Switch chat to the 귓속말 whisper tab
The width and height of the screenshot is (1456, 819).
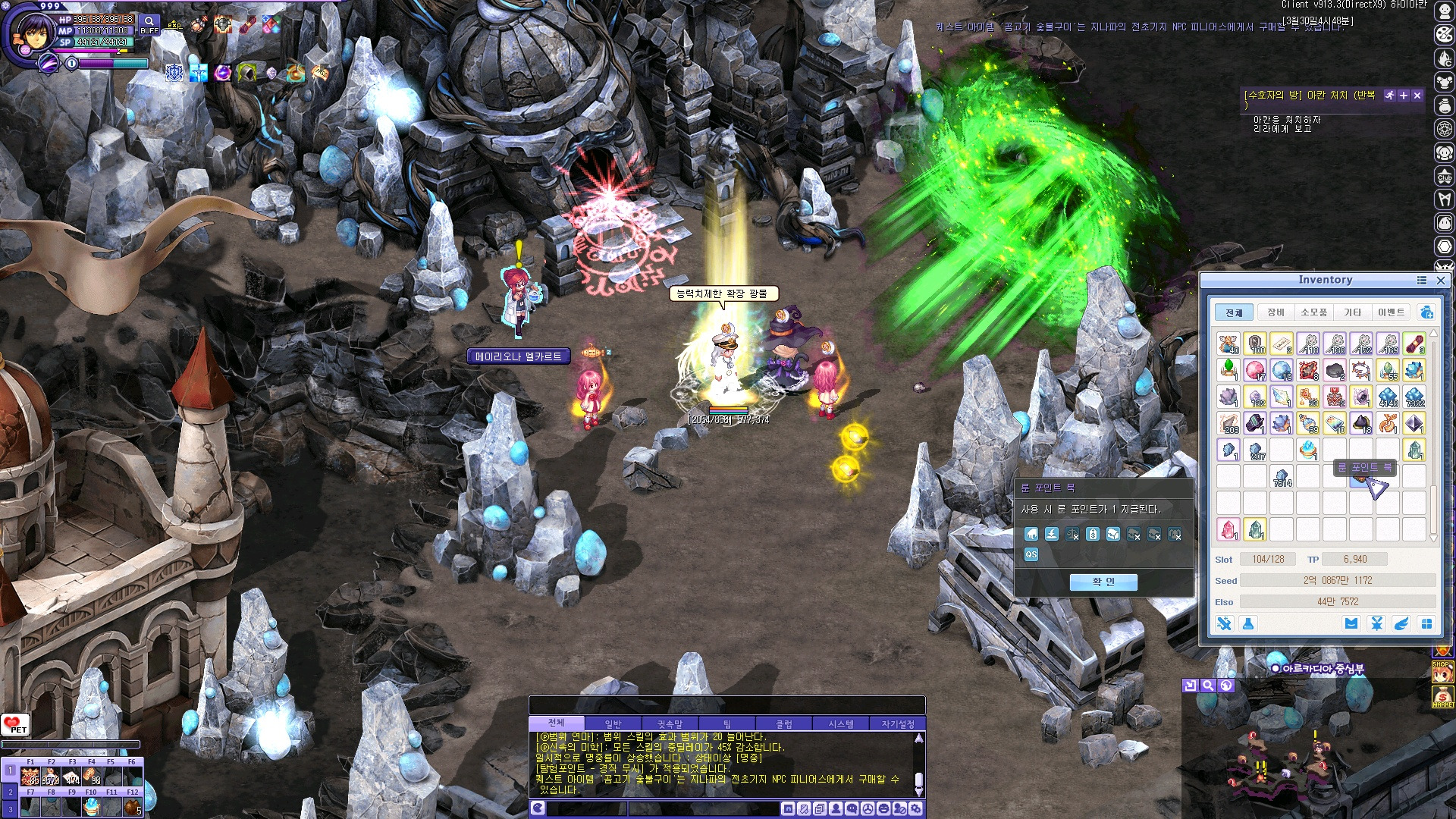pos(670,724)
